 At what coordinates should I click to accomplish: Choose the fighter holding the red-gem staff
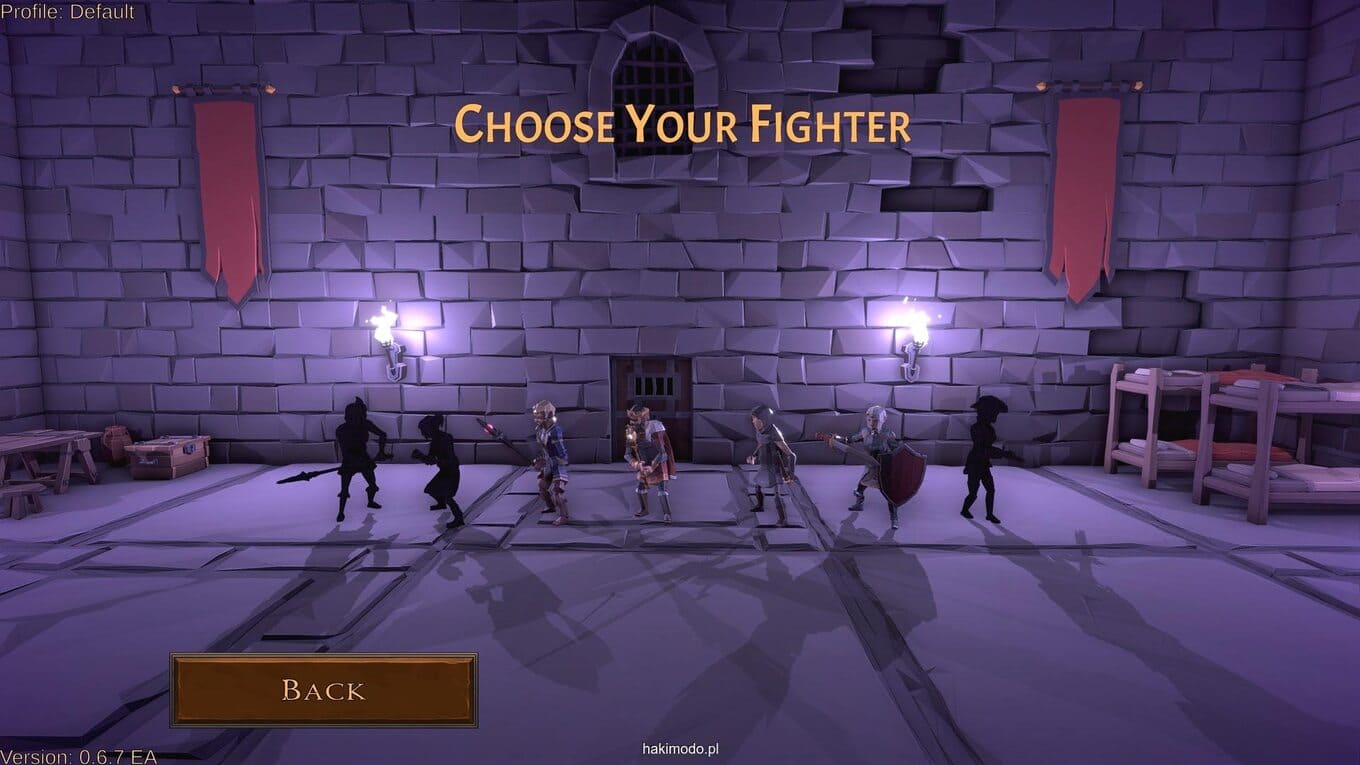548,462
